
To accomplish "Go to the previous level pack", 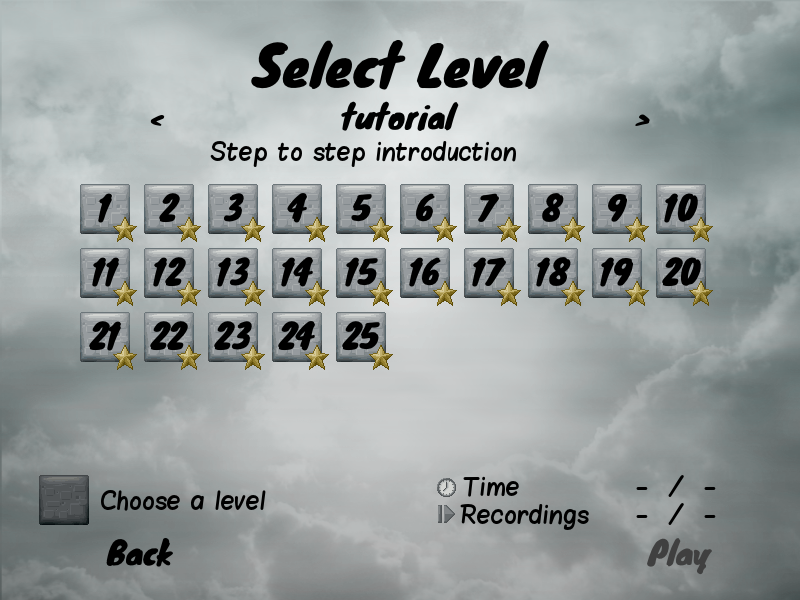I will click(x=157, y=121).
